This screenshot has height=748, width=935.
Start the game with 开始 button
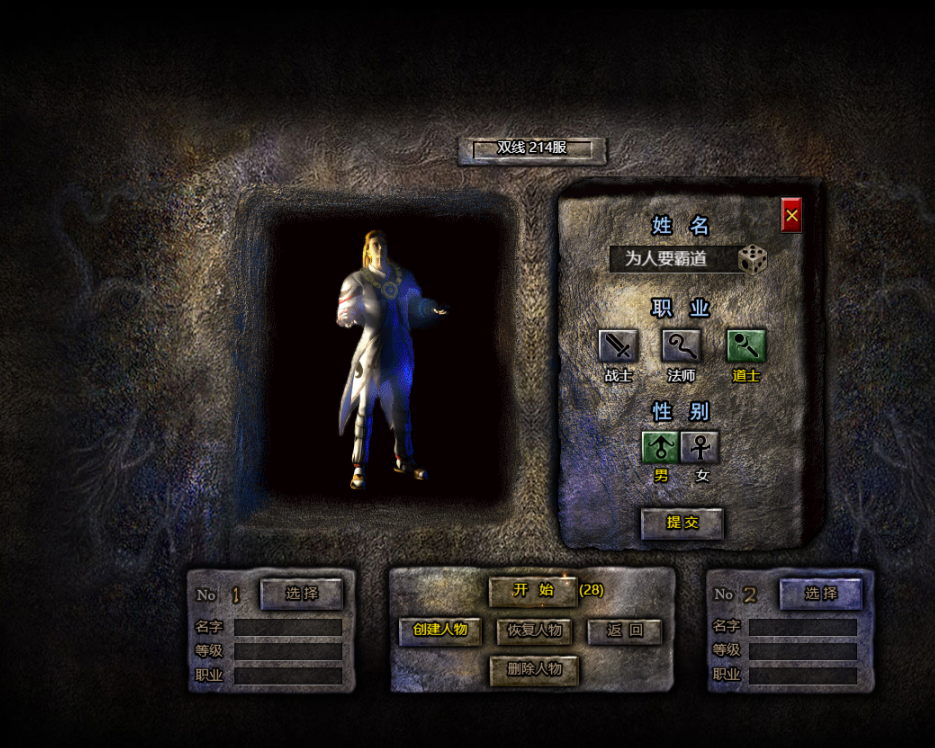pyautogui.click(x=533, y=590)
